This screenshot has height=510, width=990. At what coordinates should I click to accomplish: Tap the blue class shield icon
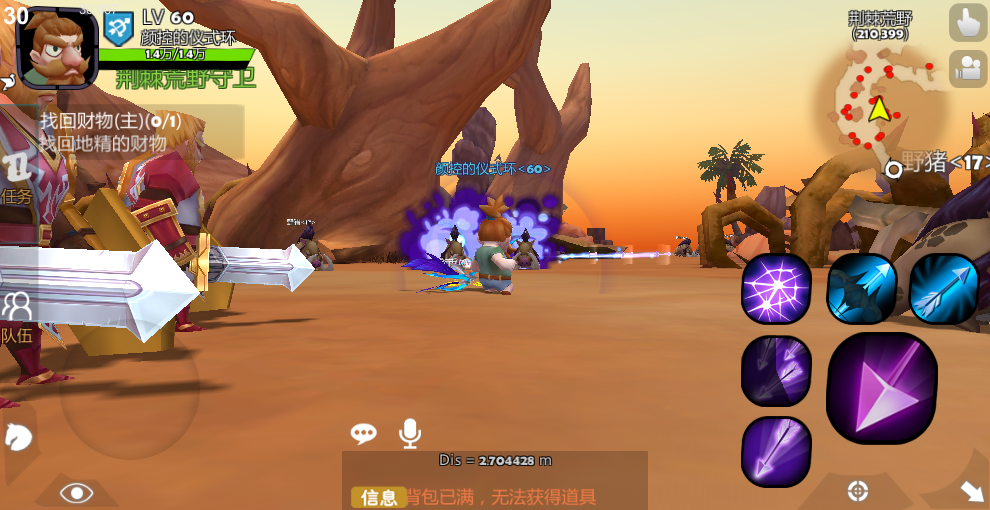point(119,28)
